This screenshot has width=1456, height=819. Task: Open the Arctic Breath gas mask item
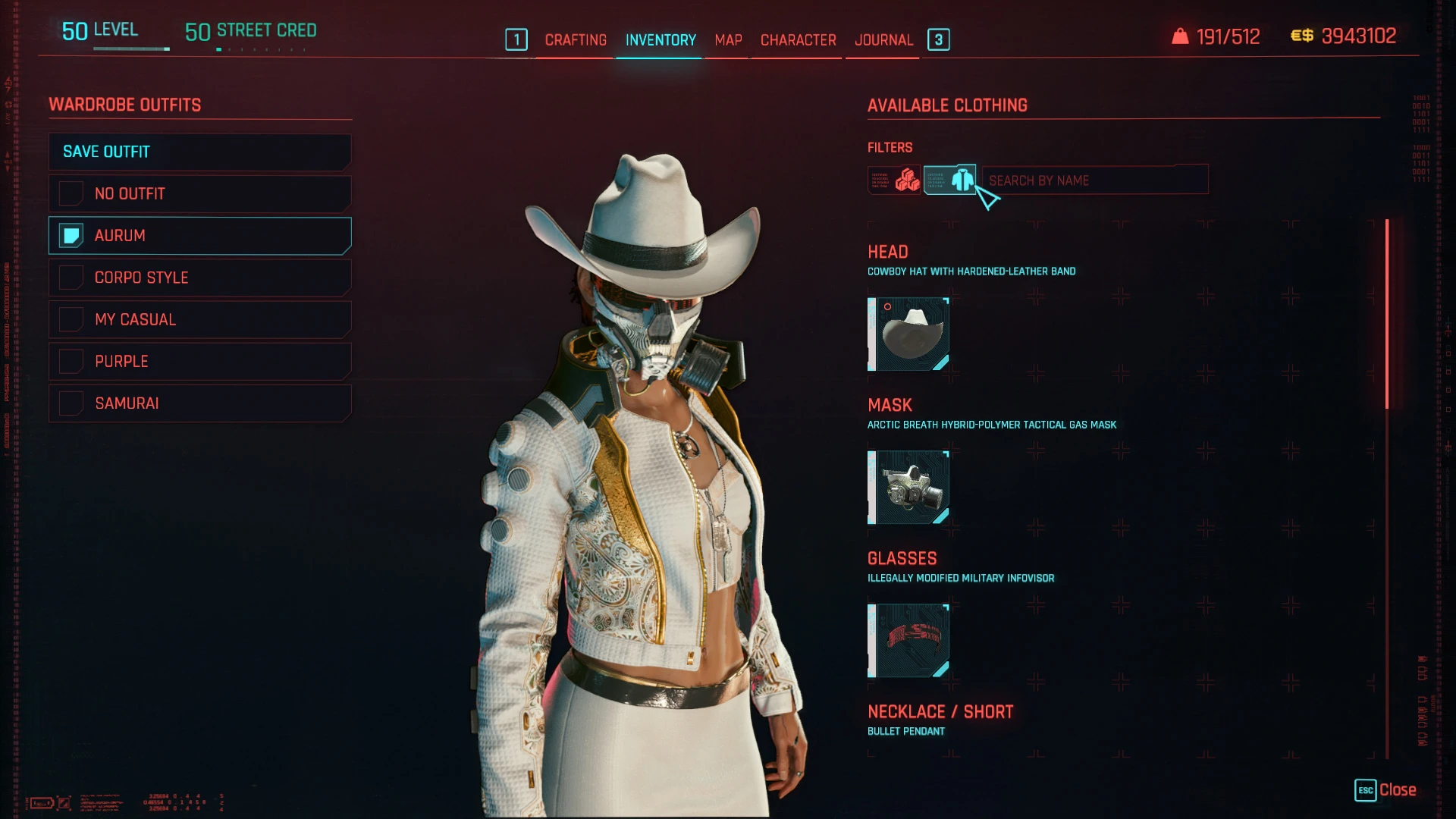pos(908,487)
